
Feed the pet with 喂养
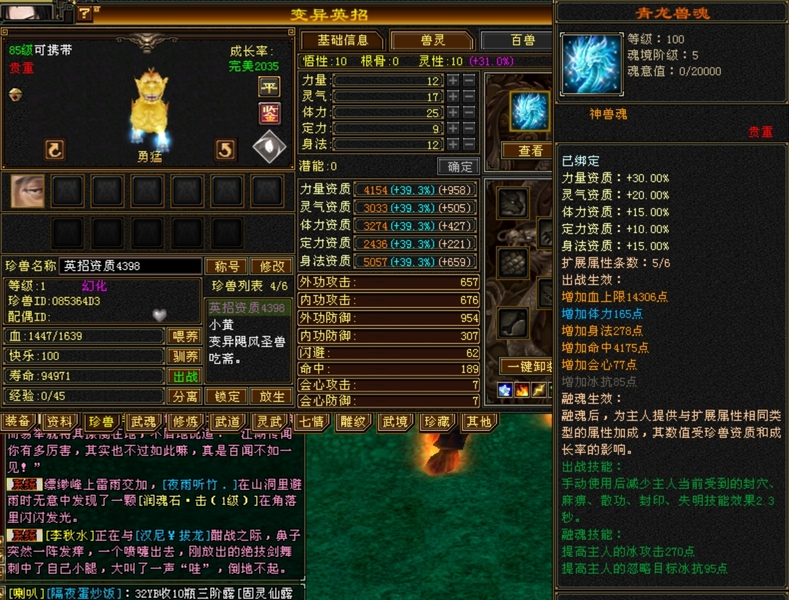(x=185, y=336)
